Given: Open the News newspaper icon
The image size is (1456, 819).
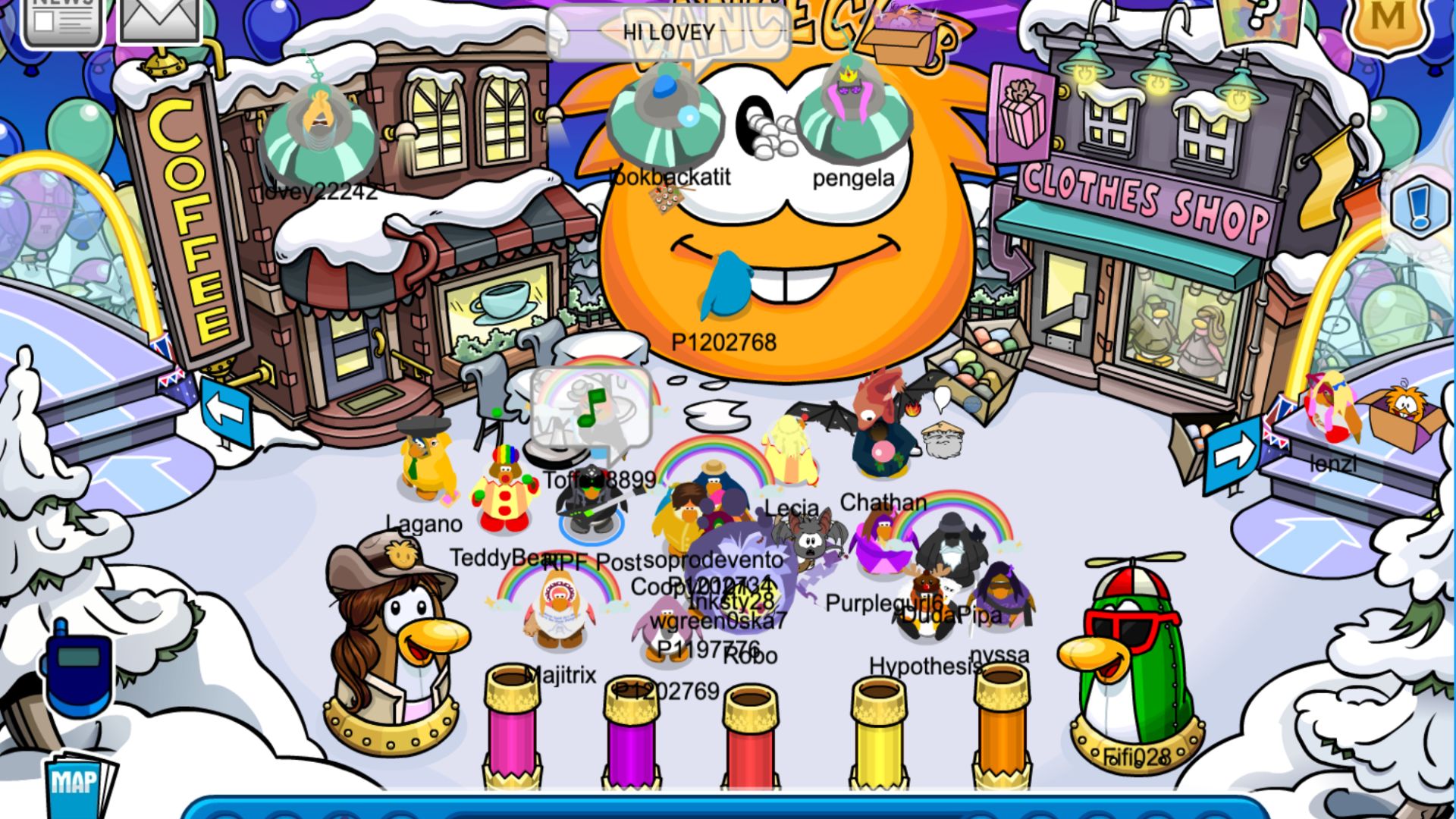Looking at the screenshot, I should tap(62, 19).
